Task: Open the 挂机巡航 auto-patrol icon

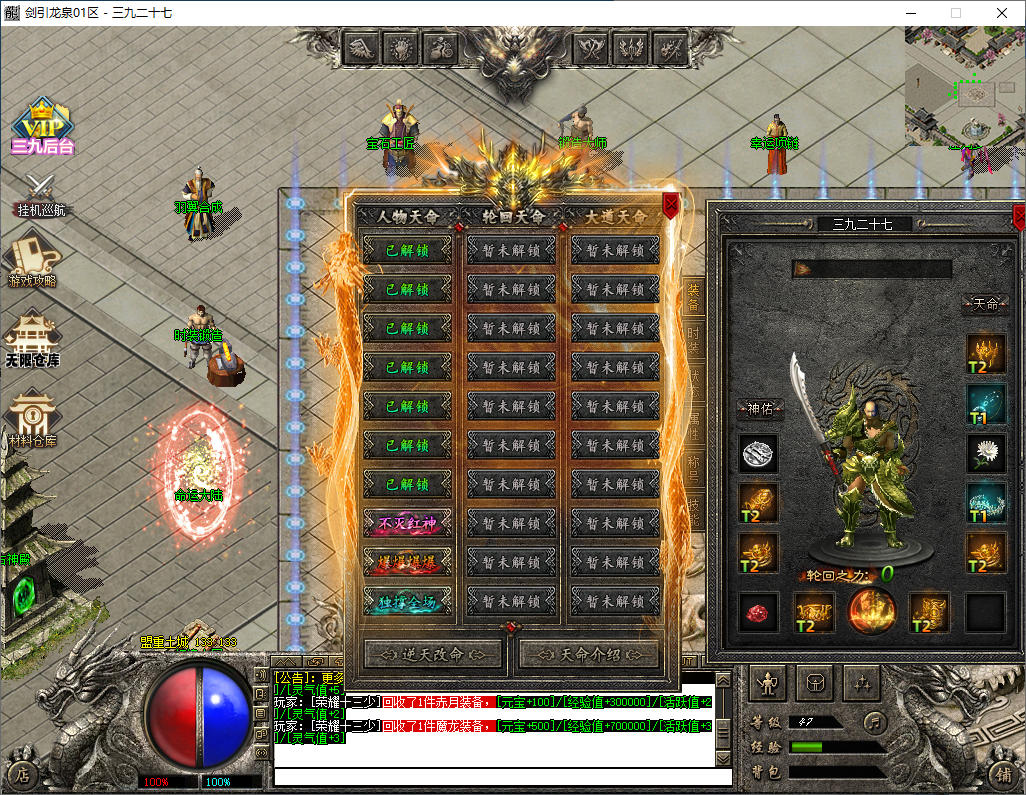Action: coord(41,193)
